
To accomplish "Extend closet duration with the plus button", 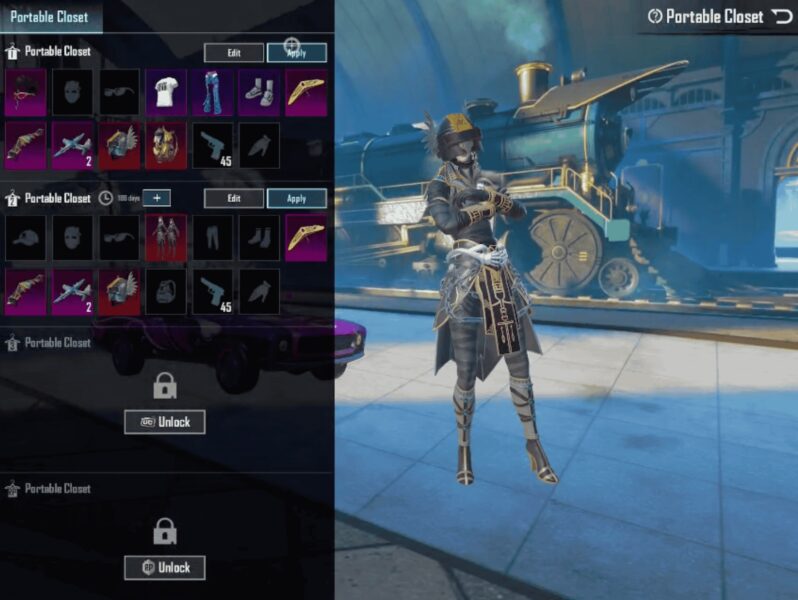I will [156, 198].
